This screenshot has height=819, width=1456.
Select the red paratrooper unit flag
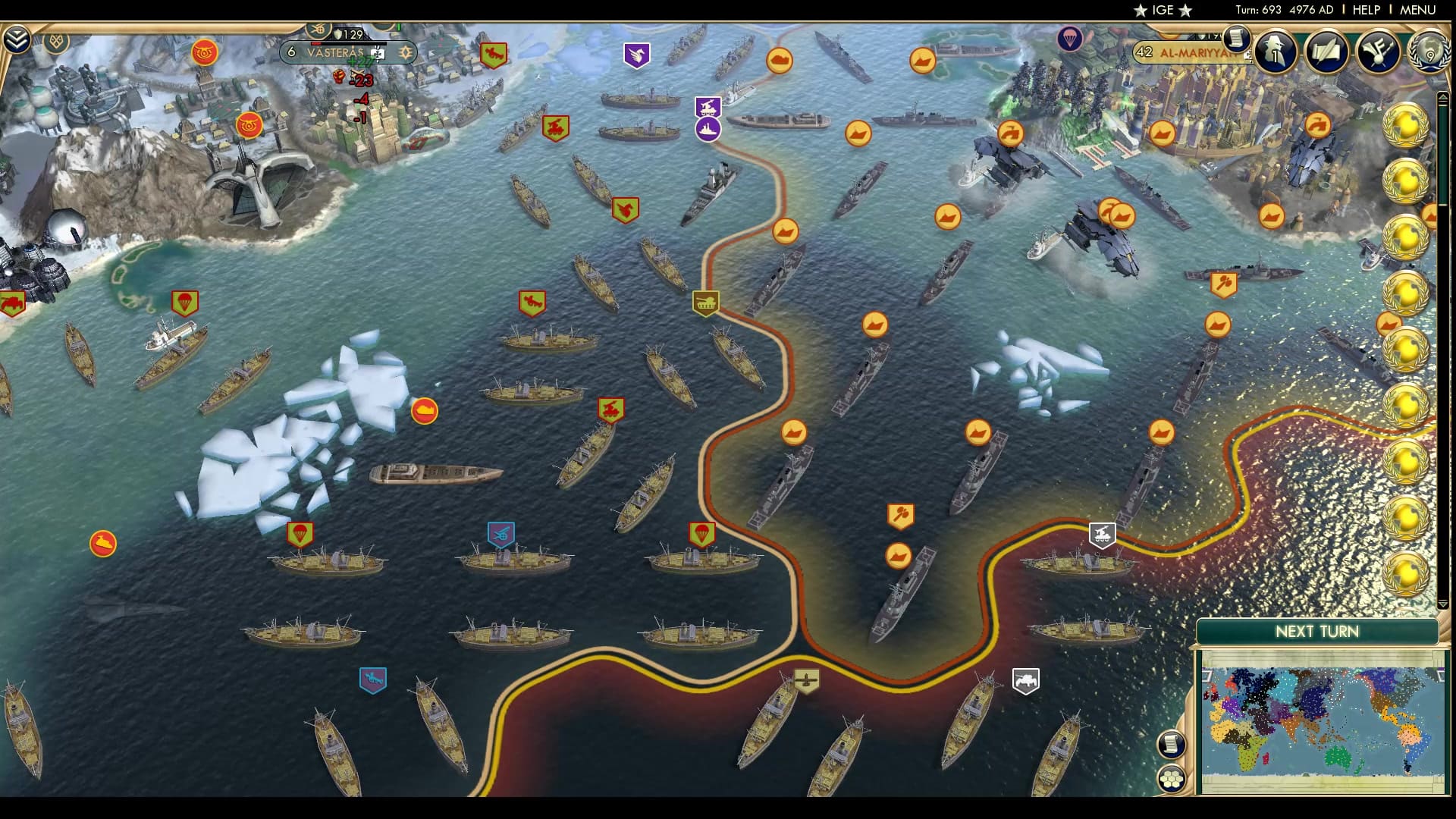point(186,301)
